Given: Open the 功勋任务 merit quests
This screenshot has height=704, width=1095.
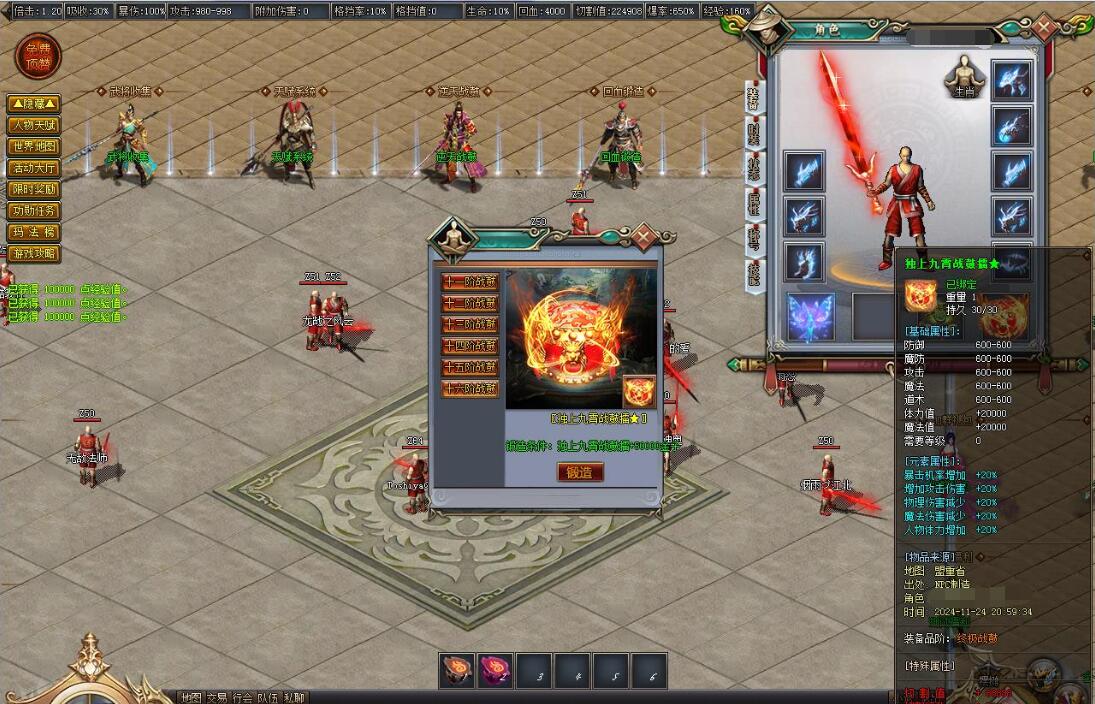Looking at the screenshot, I should point(34,211).
